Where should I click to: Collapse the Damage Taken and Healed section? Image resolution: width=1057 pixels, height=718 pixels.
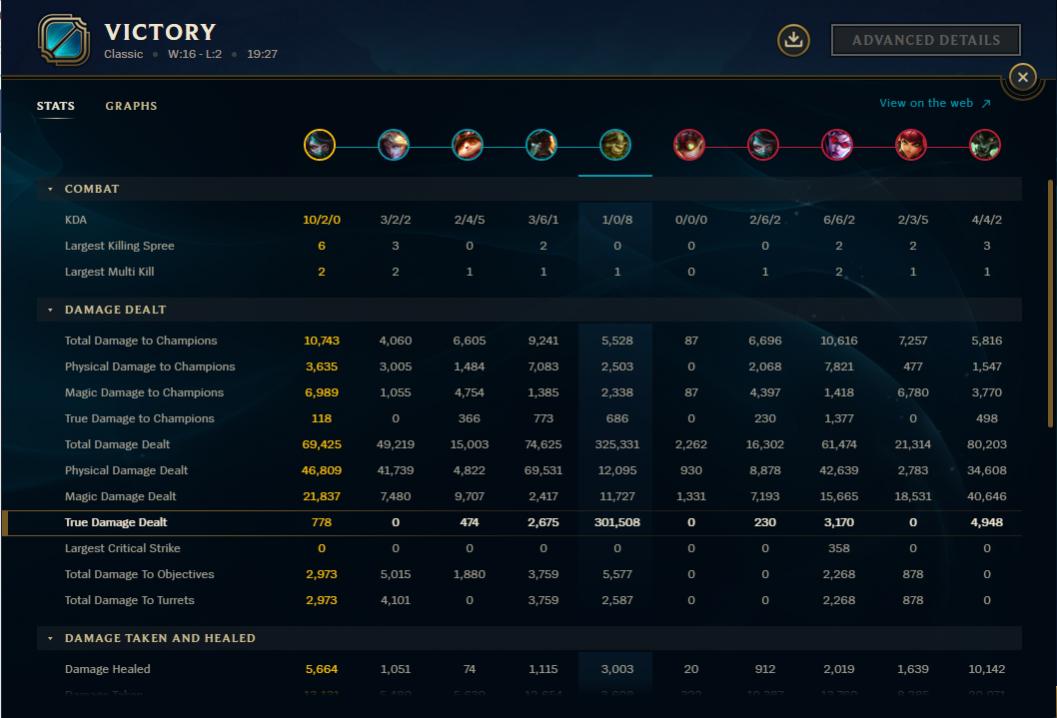[51, 638]
